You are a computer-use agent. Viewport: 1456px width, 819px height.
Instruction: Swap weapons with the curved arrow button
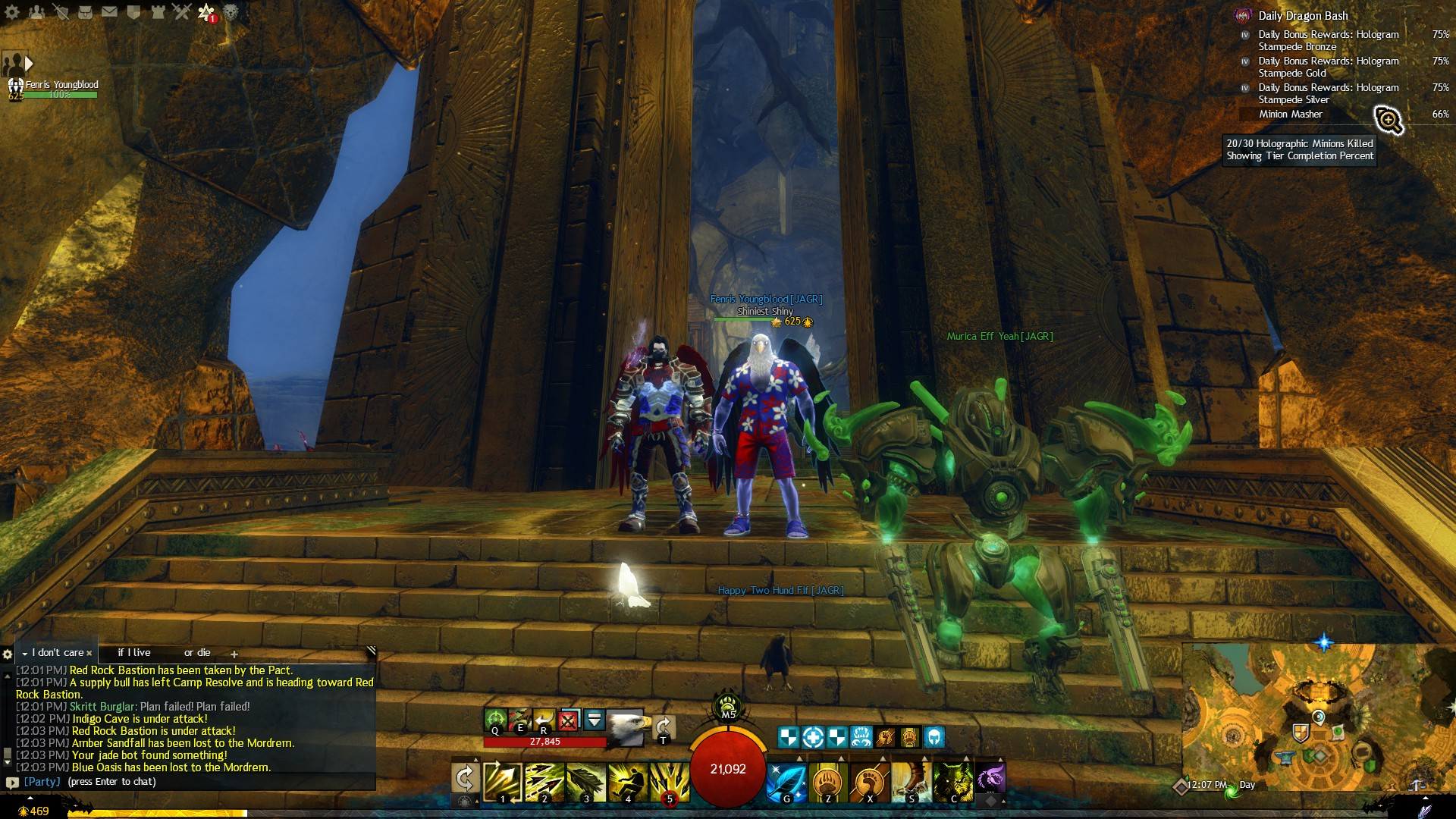465,779
